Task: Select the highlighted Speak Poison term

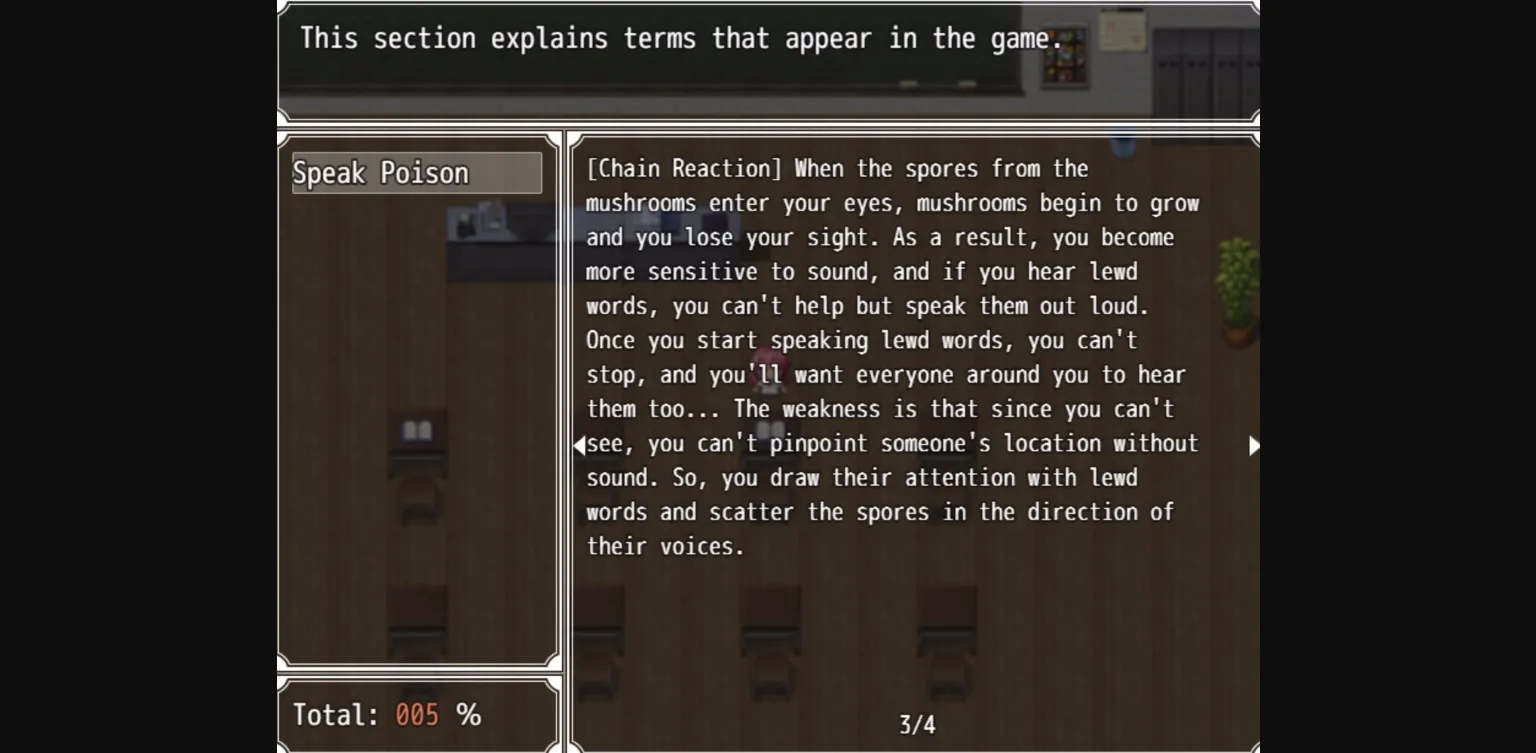Action: pyautogui.click(x=416, y=172)
